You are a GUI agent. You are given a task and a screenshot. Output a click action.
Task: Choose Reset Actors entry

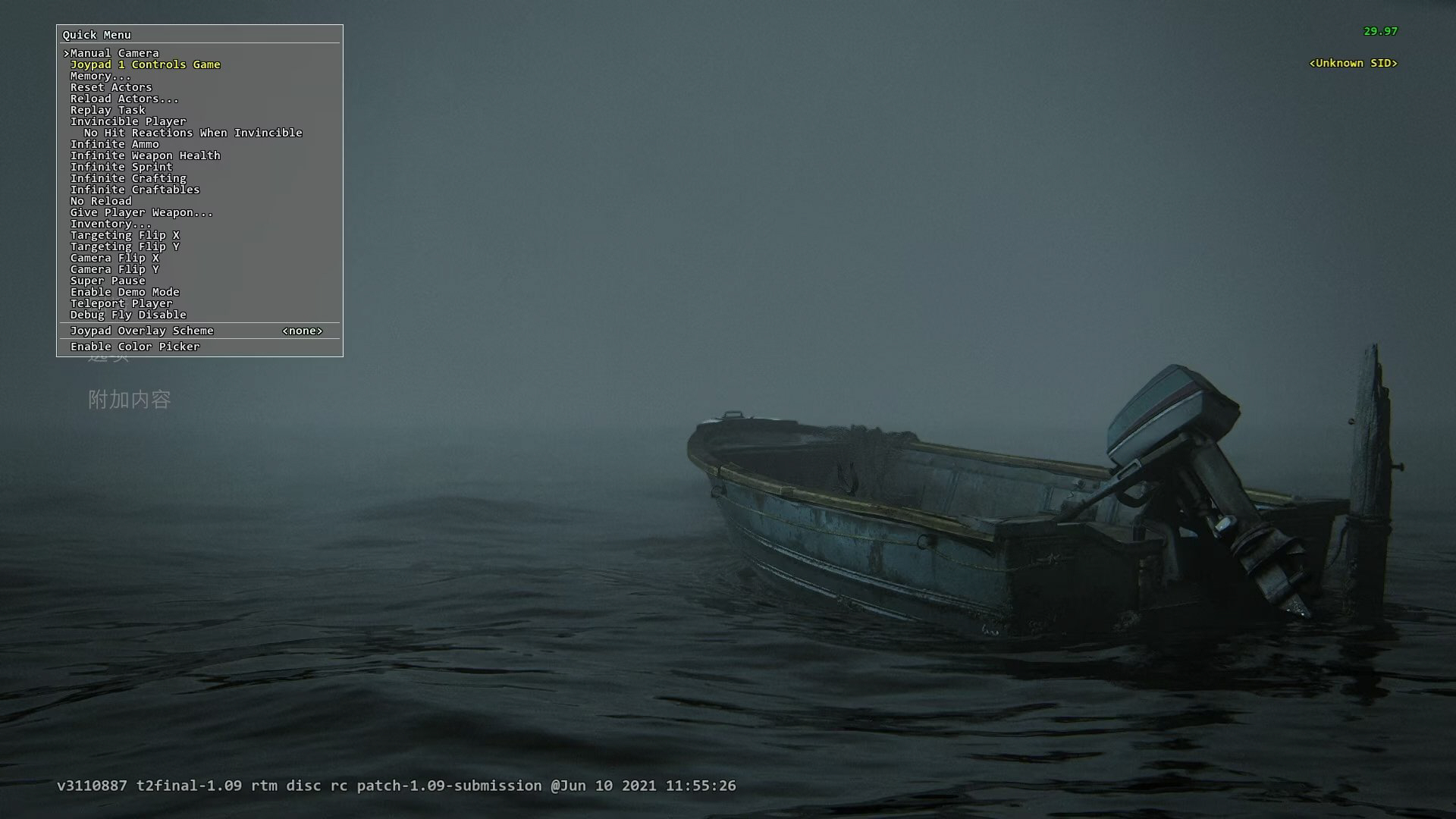(x=111, y=87)
